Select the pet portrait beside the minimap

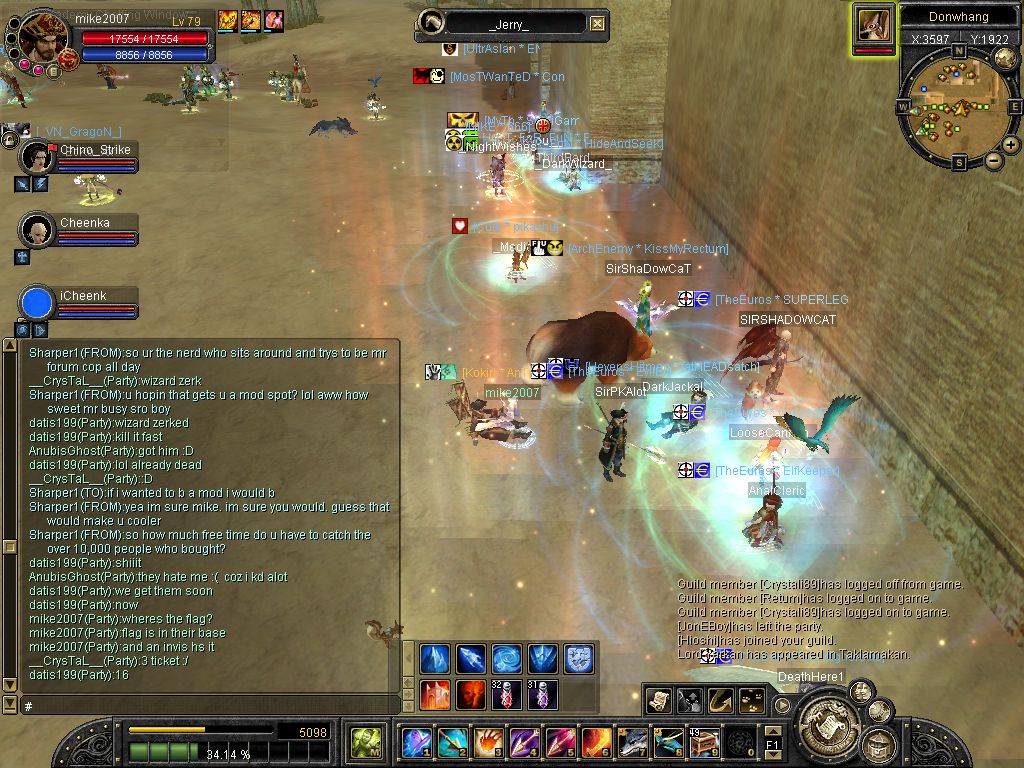tap(873, 25)
